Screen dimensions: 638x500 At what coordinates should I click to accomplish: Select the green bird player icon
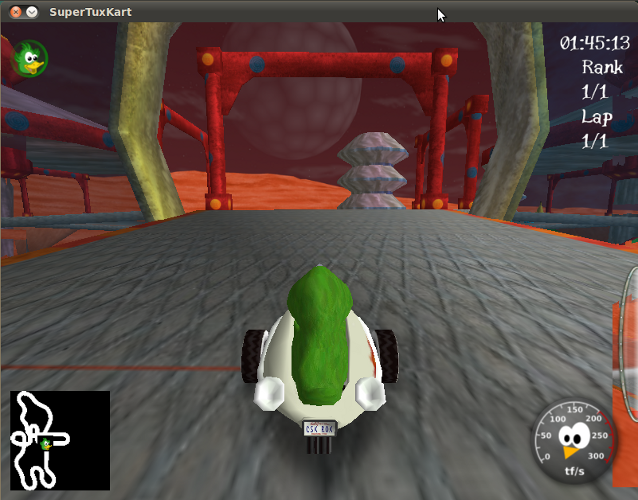(x=30, y=58)
